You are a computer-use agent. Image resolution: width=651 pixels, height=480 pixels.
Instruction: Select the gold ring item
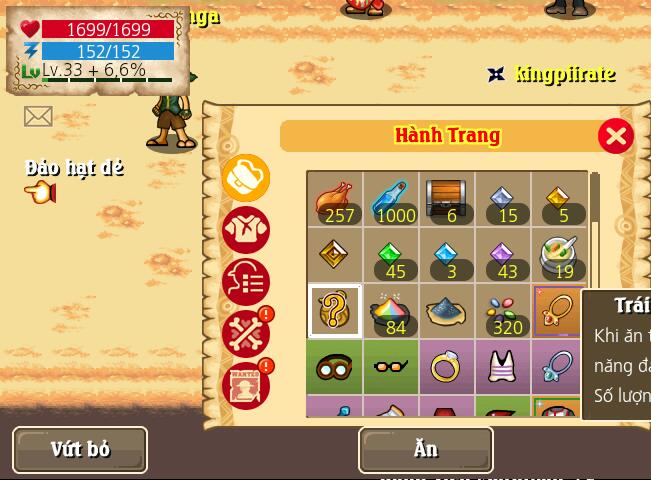coord(447,367)
